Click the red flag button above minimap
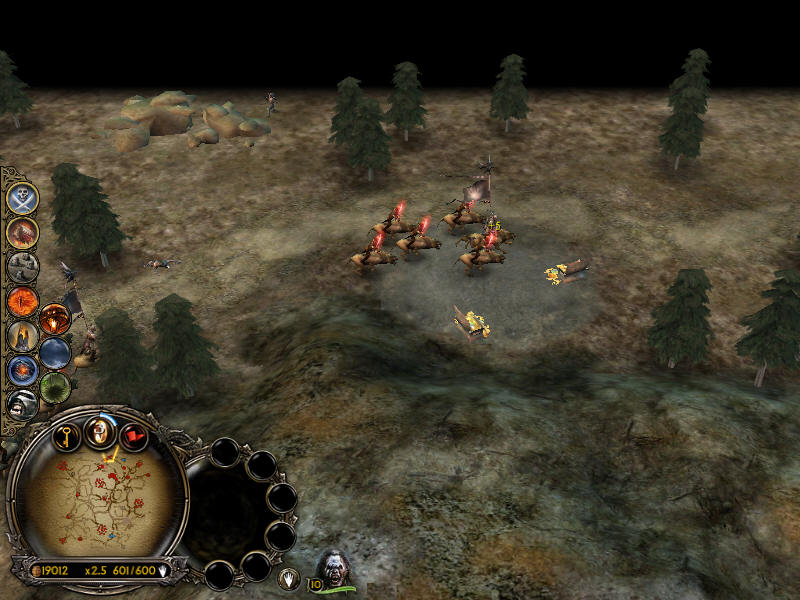This screenshot has height=600, width=800. pyautogui.click(x=134, y=436)
